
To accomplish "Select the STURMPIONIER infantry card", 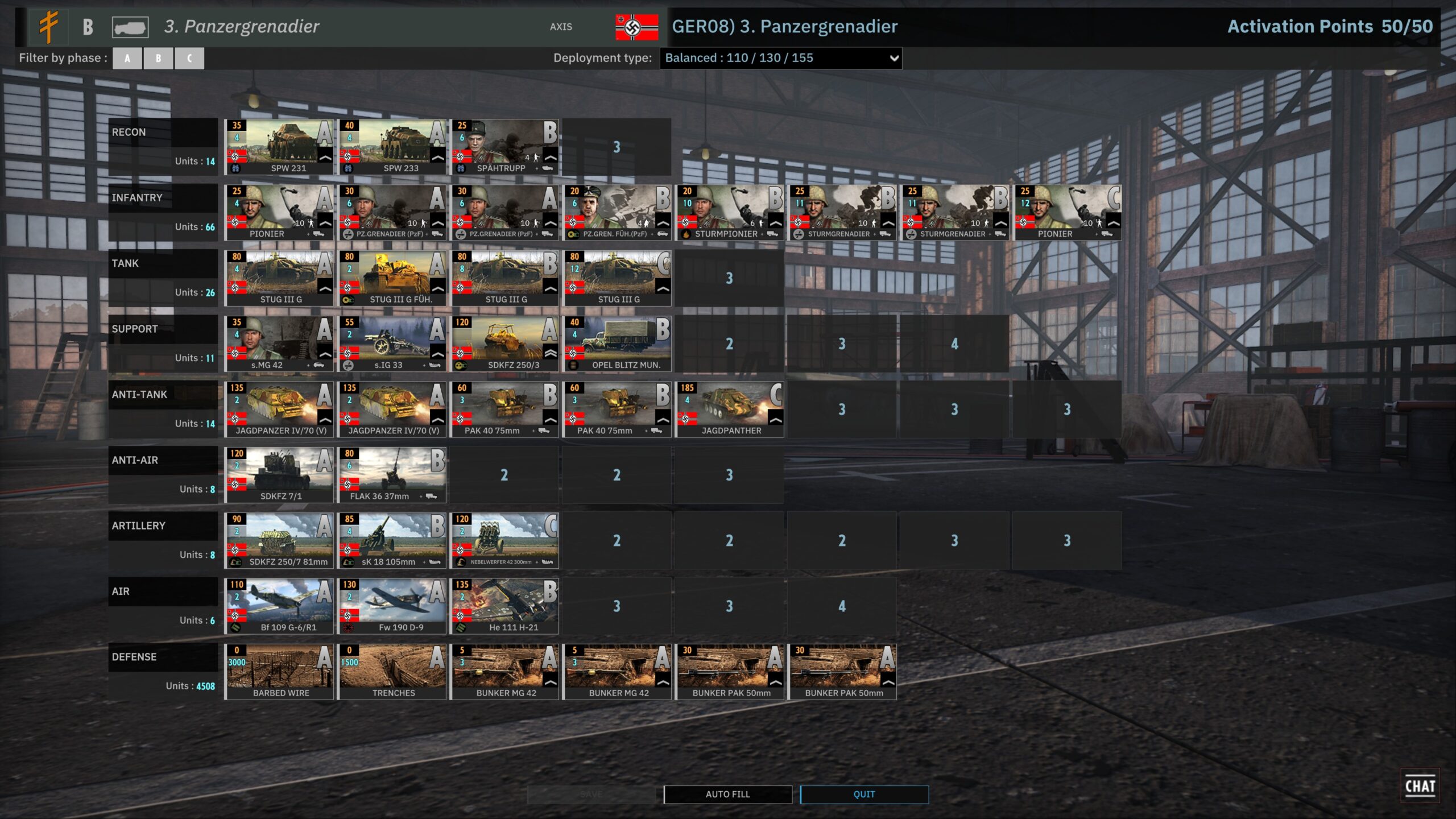I will point(729,212).
